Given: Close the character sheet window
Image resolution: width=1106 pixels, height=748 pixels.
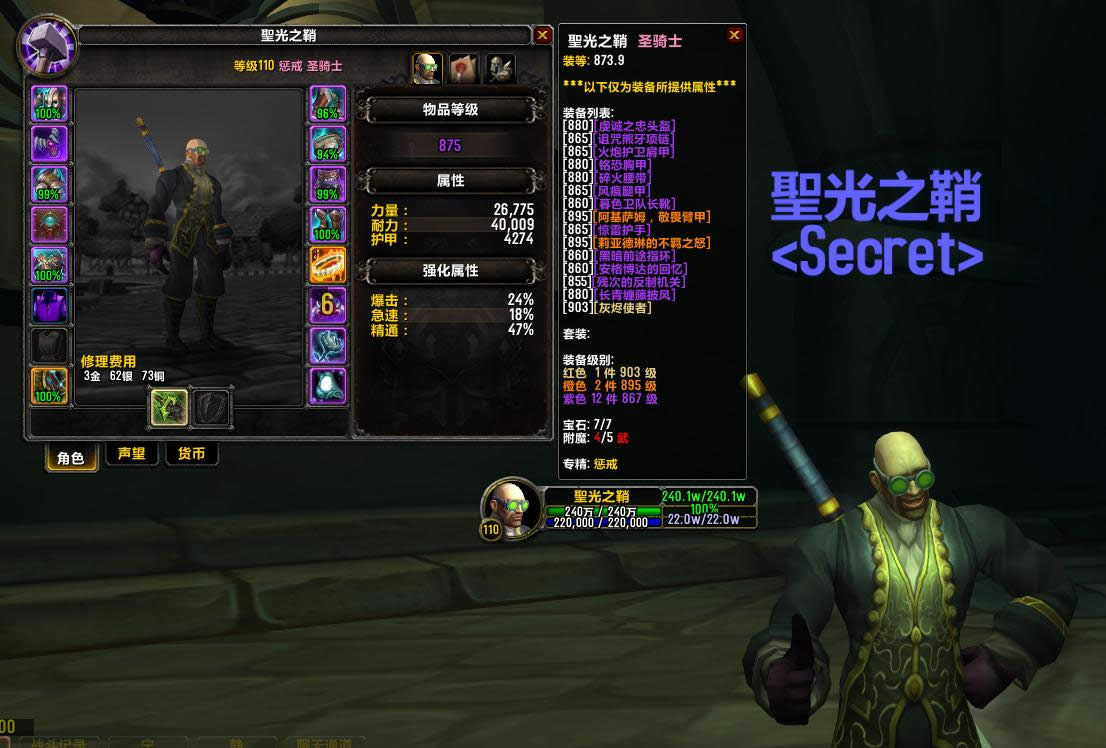Looking at the screenshot, I should (543, 35).
